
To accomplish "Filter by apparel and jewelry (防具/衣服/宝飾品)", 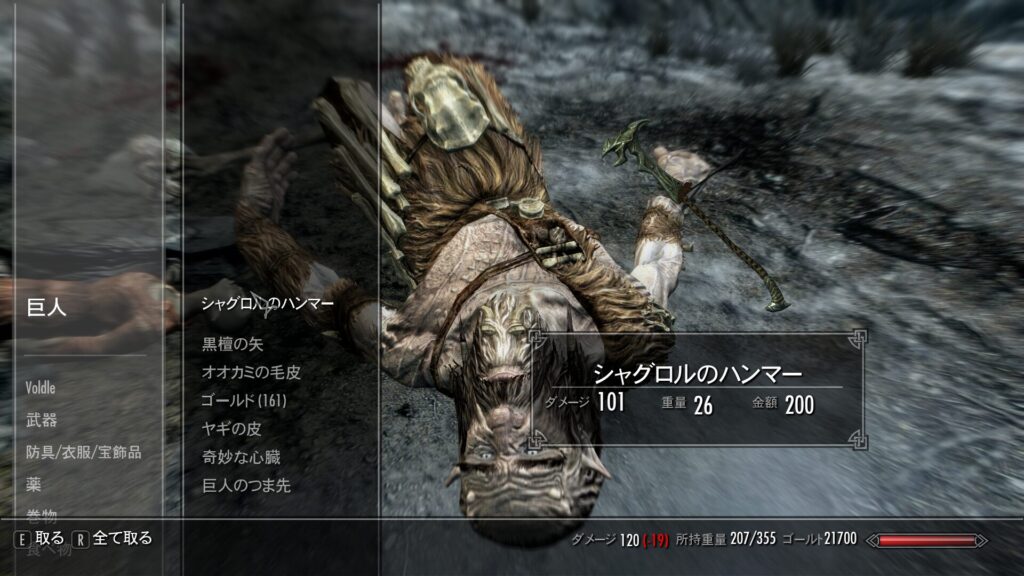I will click(x=84, y=452).
